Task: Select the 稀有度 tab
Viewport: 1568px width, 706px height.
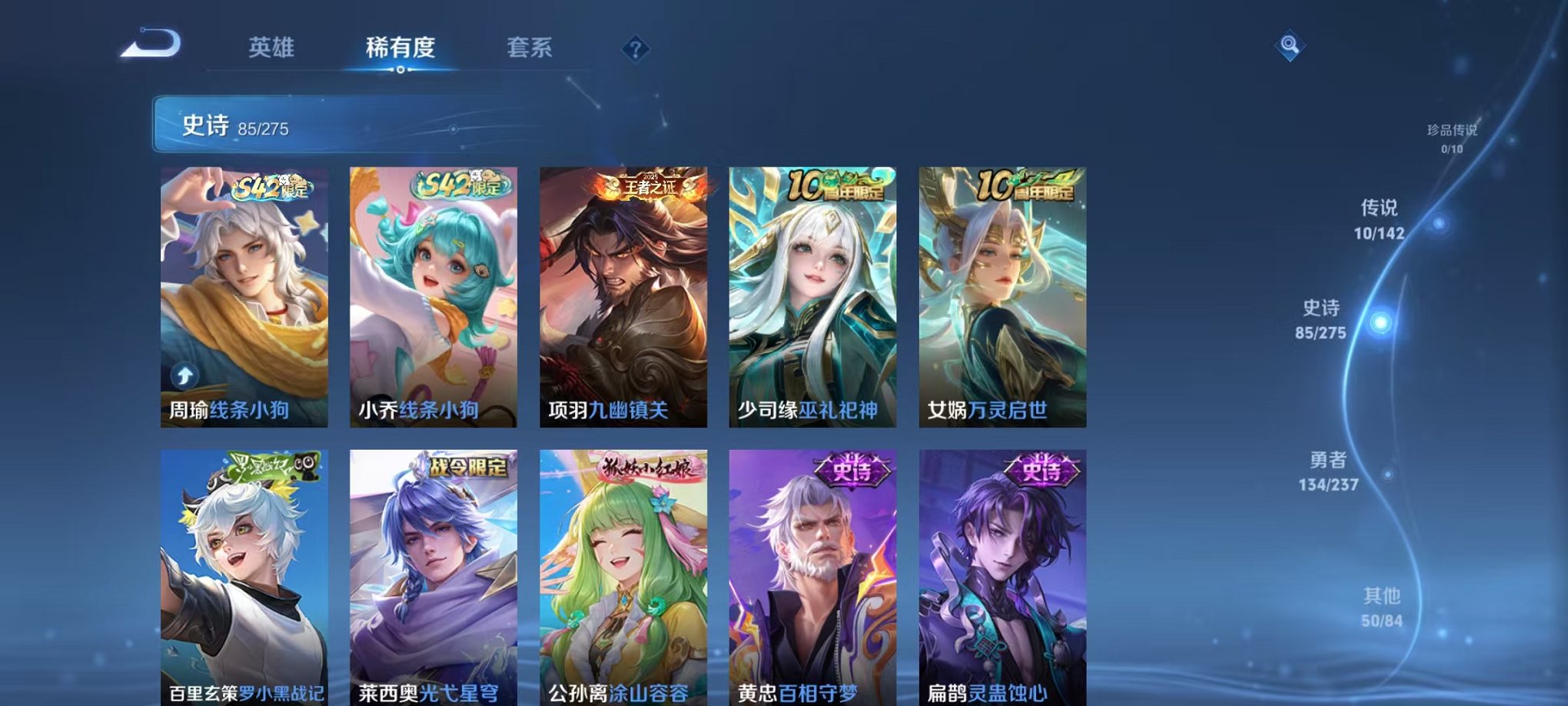Action: [x=401, y=48]
